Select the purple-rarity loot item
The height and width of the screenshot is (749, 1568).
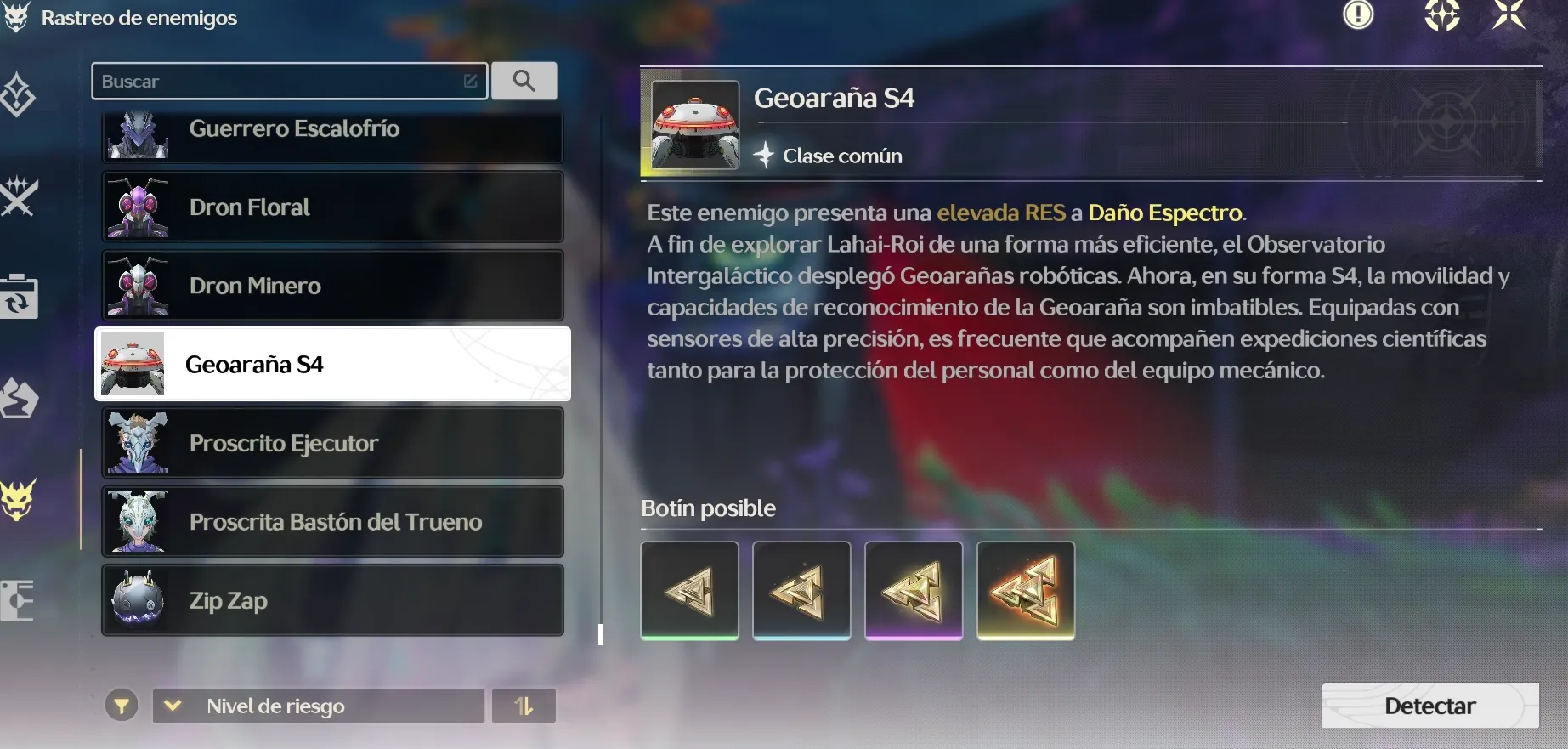(914, 590)
